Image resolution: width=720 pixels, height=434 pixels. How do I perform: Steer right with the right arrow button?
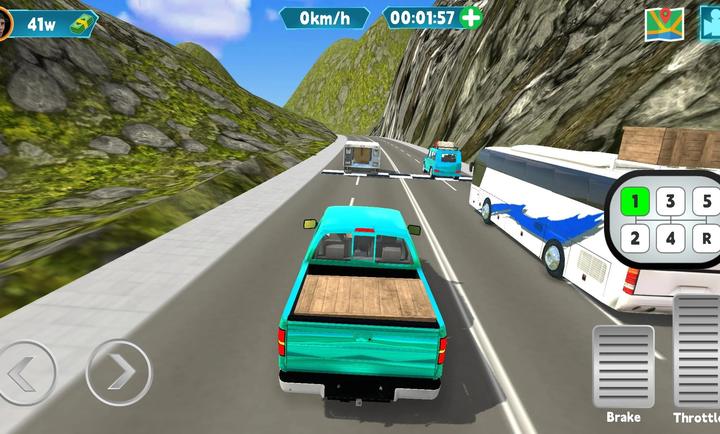[x=118, y=373]
